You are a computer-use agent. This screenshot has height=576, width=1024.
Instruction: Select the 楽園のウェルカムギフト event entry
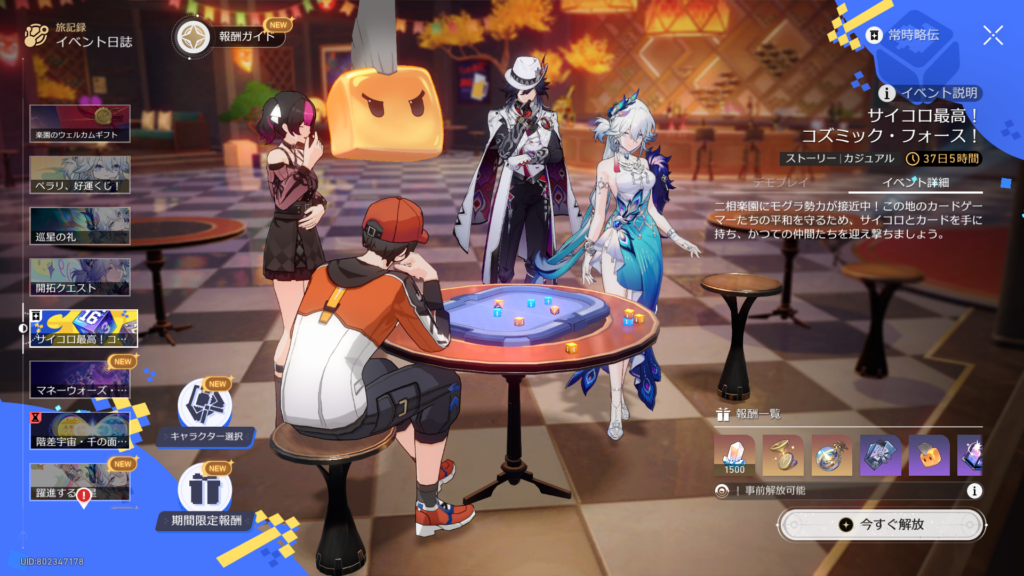click(x=80, y=122)
